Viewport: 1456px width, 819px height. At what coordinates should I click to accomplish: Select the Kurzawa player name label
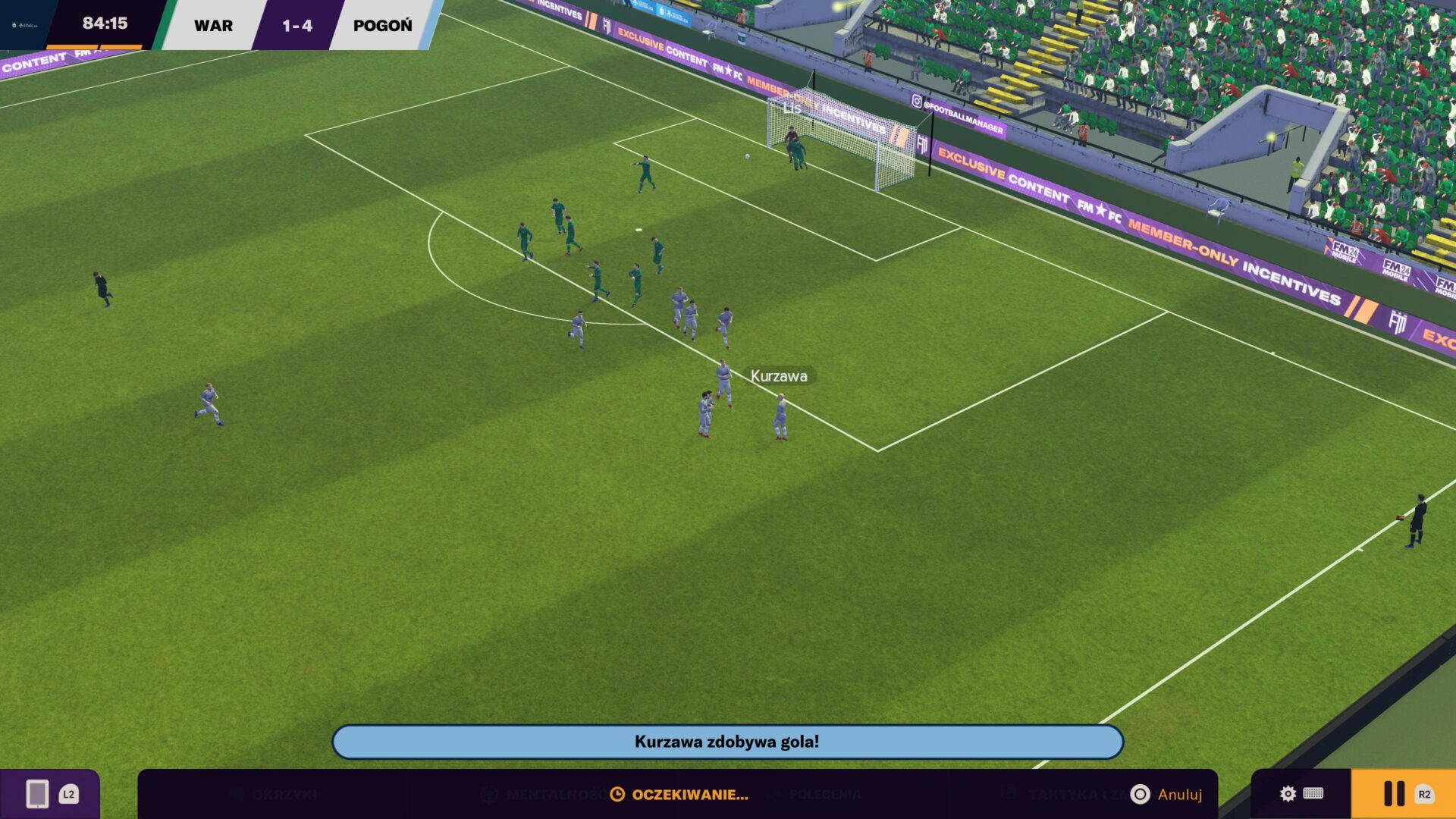tap(778, 375)
